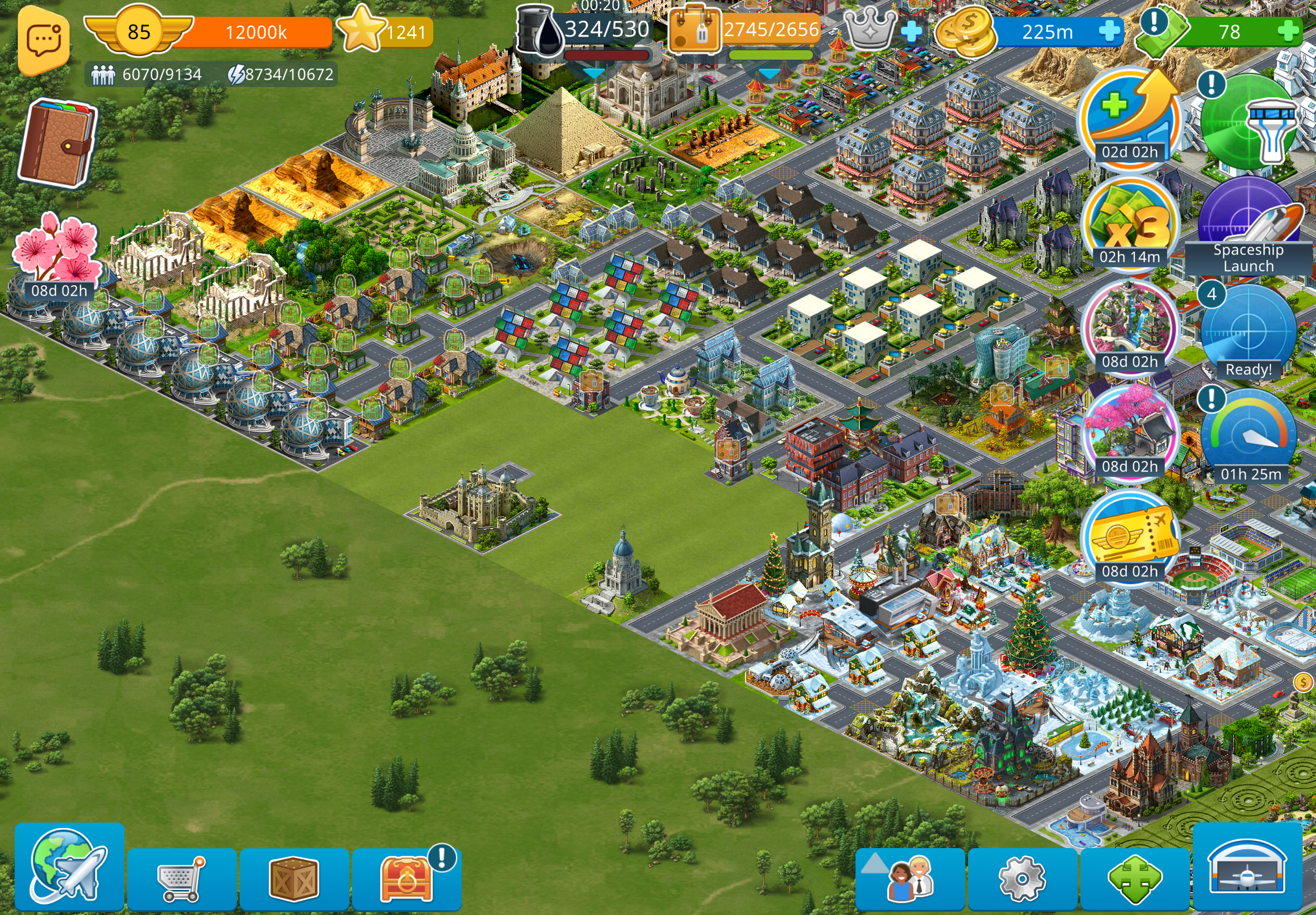The height and width of the screenshot is (915, 1316).
Task: Buy more green cash with the plus
Action: tap(1288, 31)
